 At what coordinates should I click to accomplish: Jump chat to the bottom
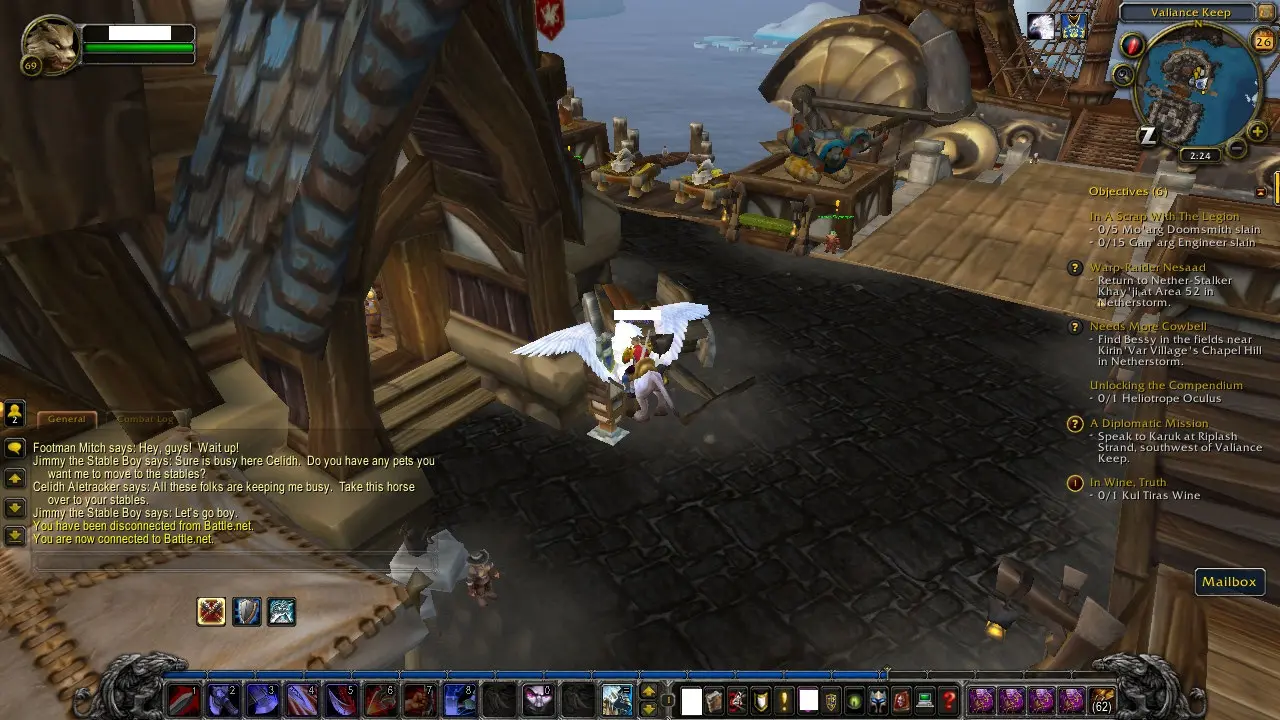point(15,536)
